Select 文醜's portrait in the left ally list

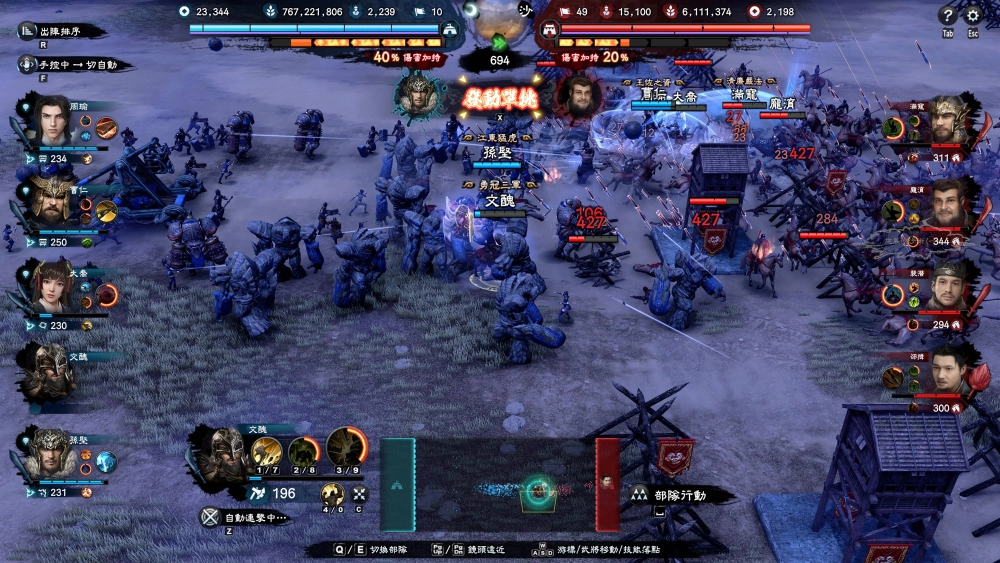click(x=48, y=372)
